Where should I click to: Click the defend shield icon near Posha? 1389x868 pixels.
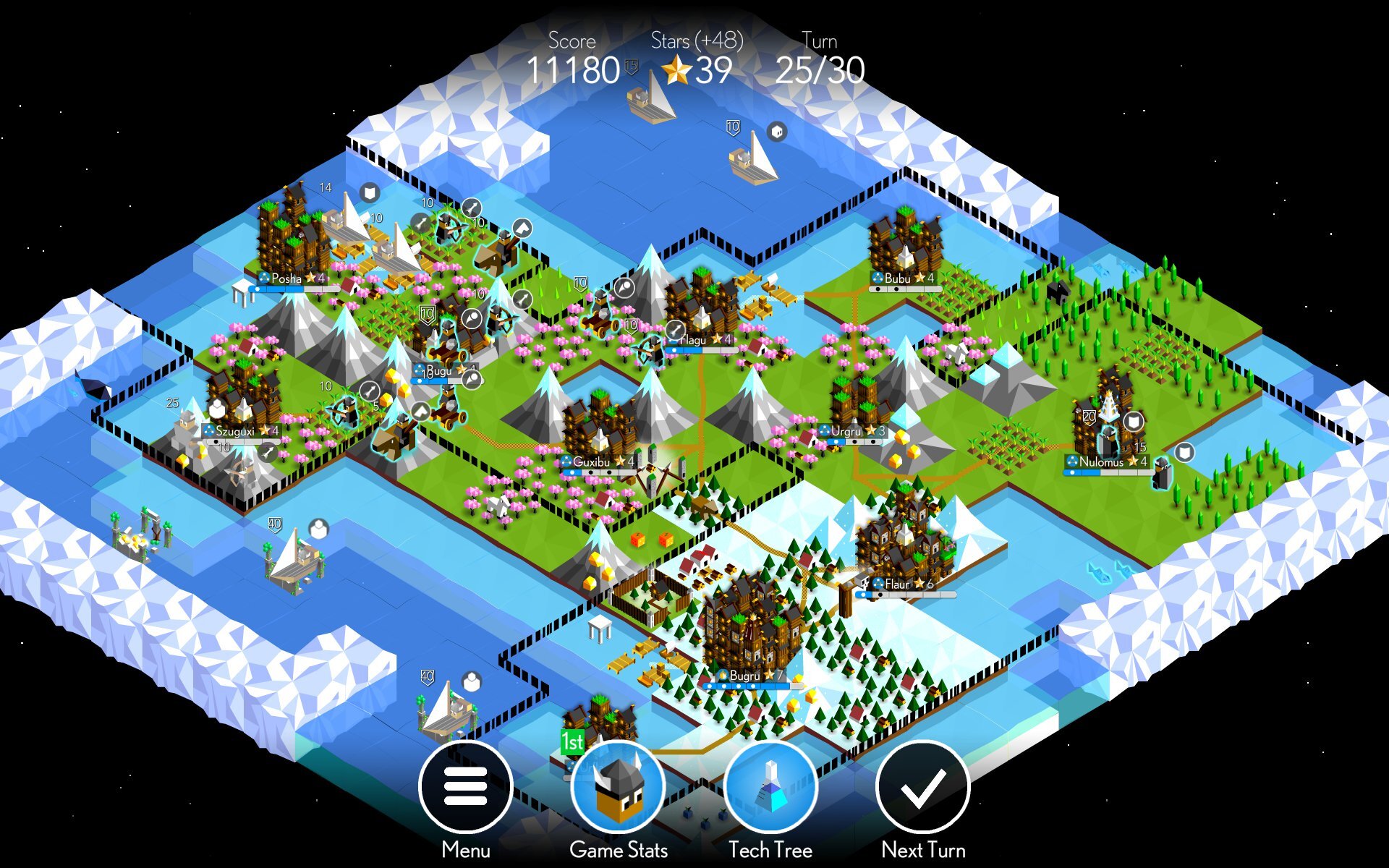(369, 194)
